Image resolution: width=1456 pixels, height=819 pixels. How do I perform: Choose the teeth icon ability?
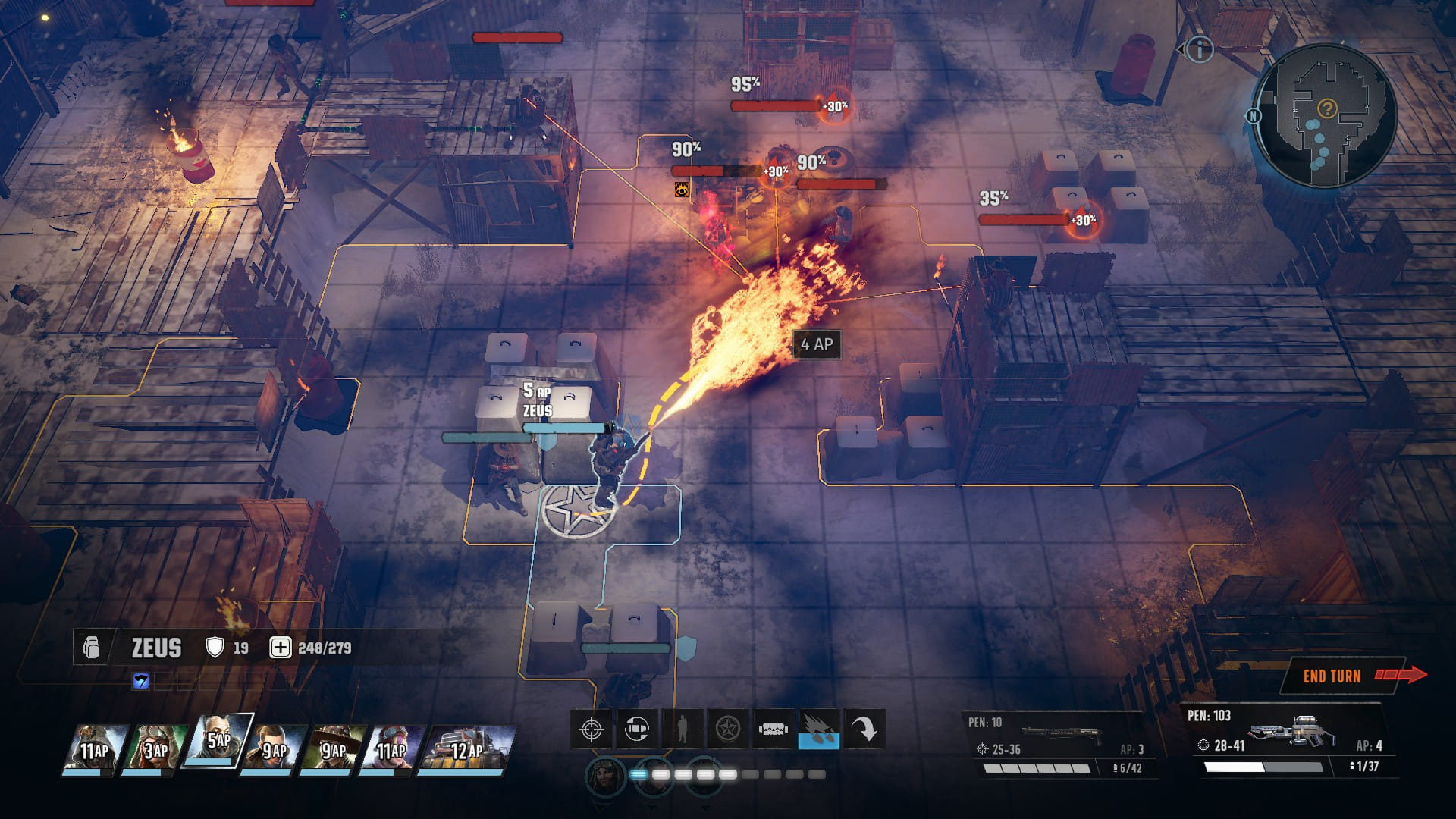[x=773, y=730]
